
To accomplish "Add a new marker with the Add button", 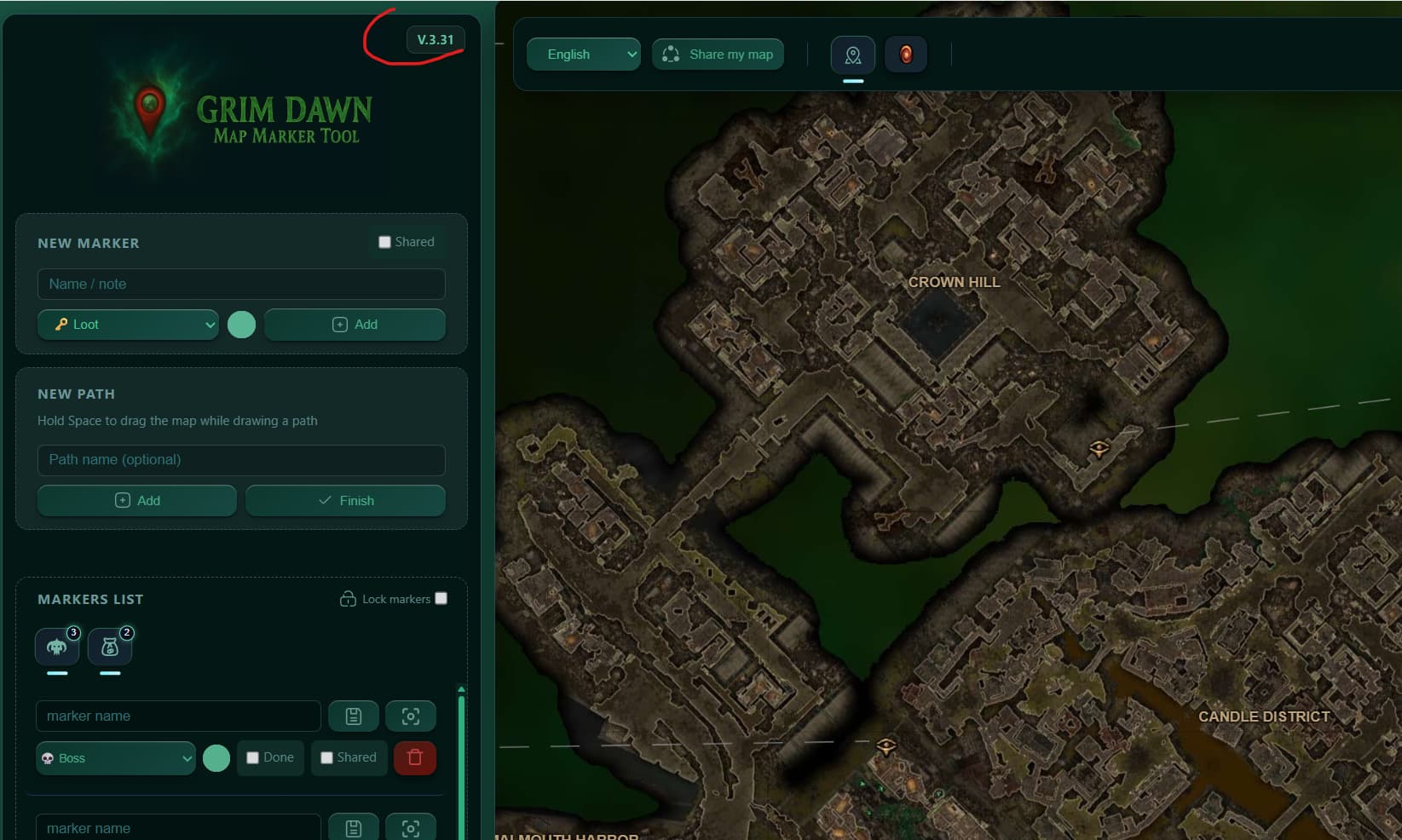I will click(355, 325).
